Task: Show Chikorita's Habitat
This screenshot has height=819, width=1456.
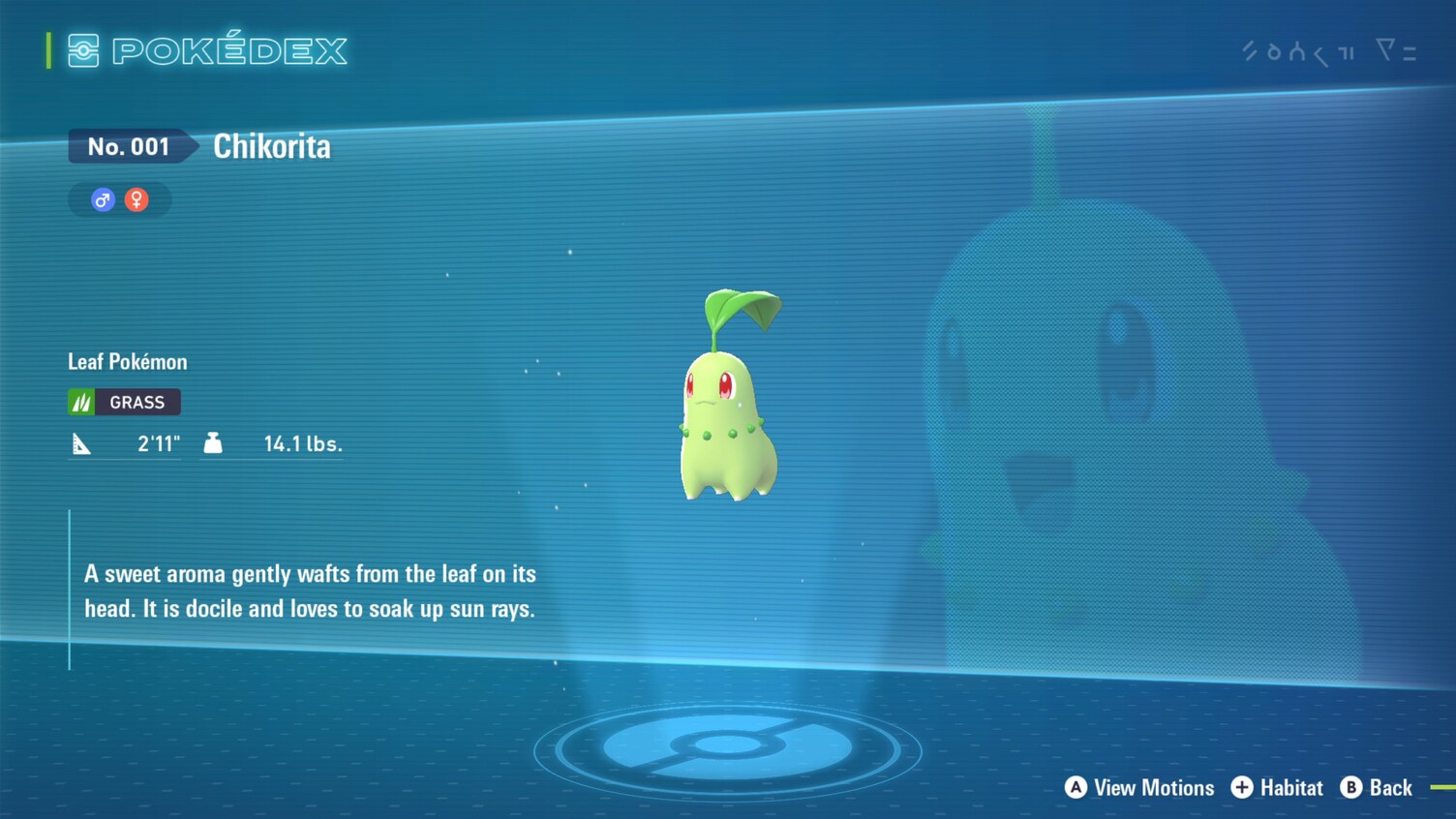Action: click(x=1277, y=788)
